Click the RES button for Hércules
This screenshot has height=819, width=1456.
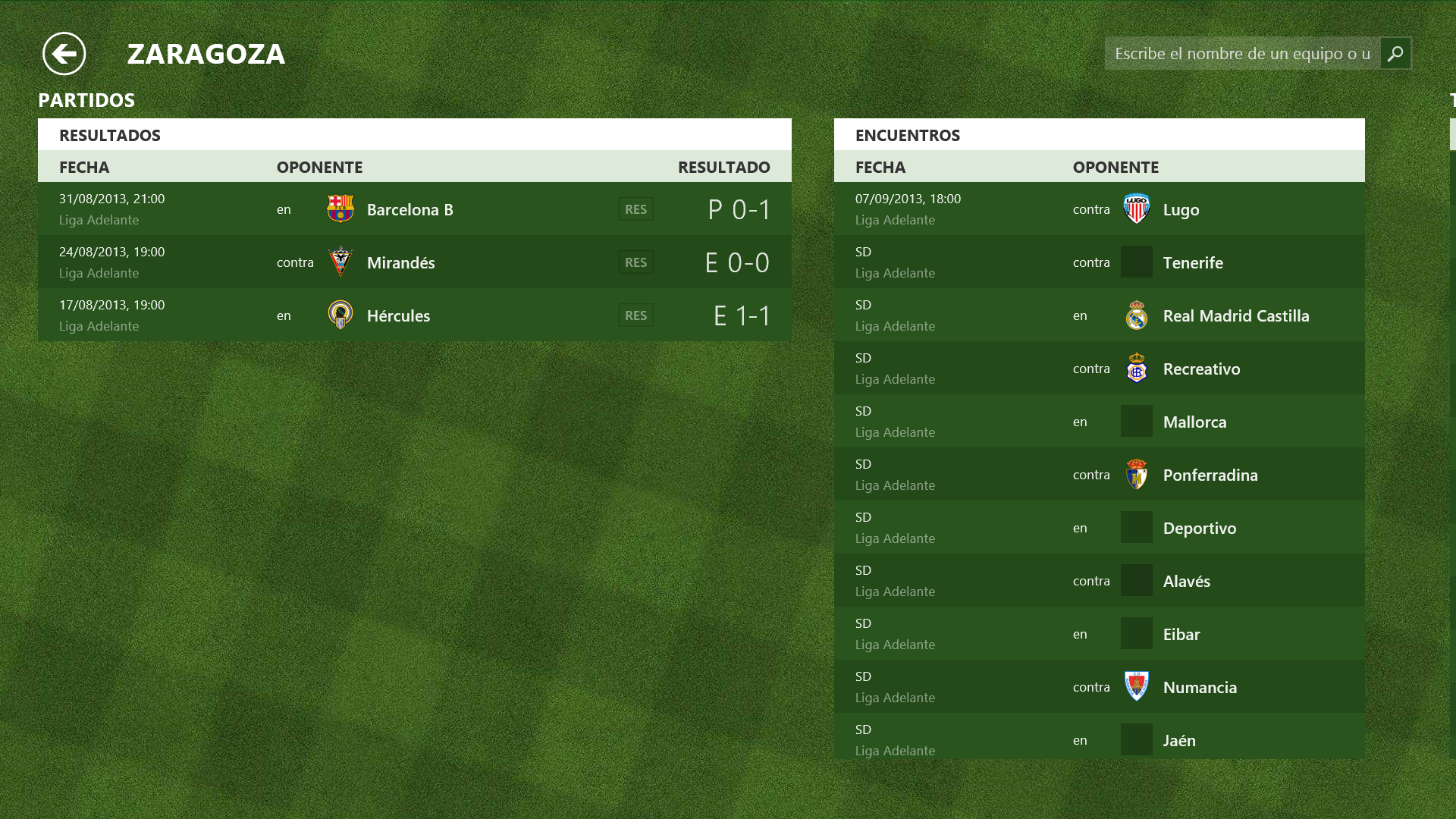(635, 315)
